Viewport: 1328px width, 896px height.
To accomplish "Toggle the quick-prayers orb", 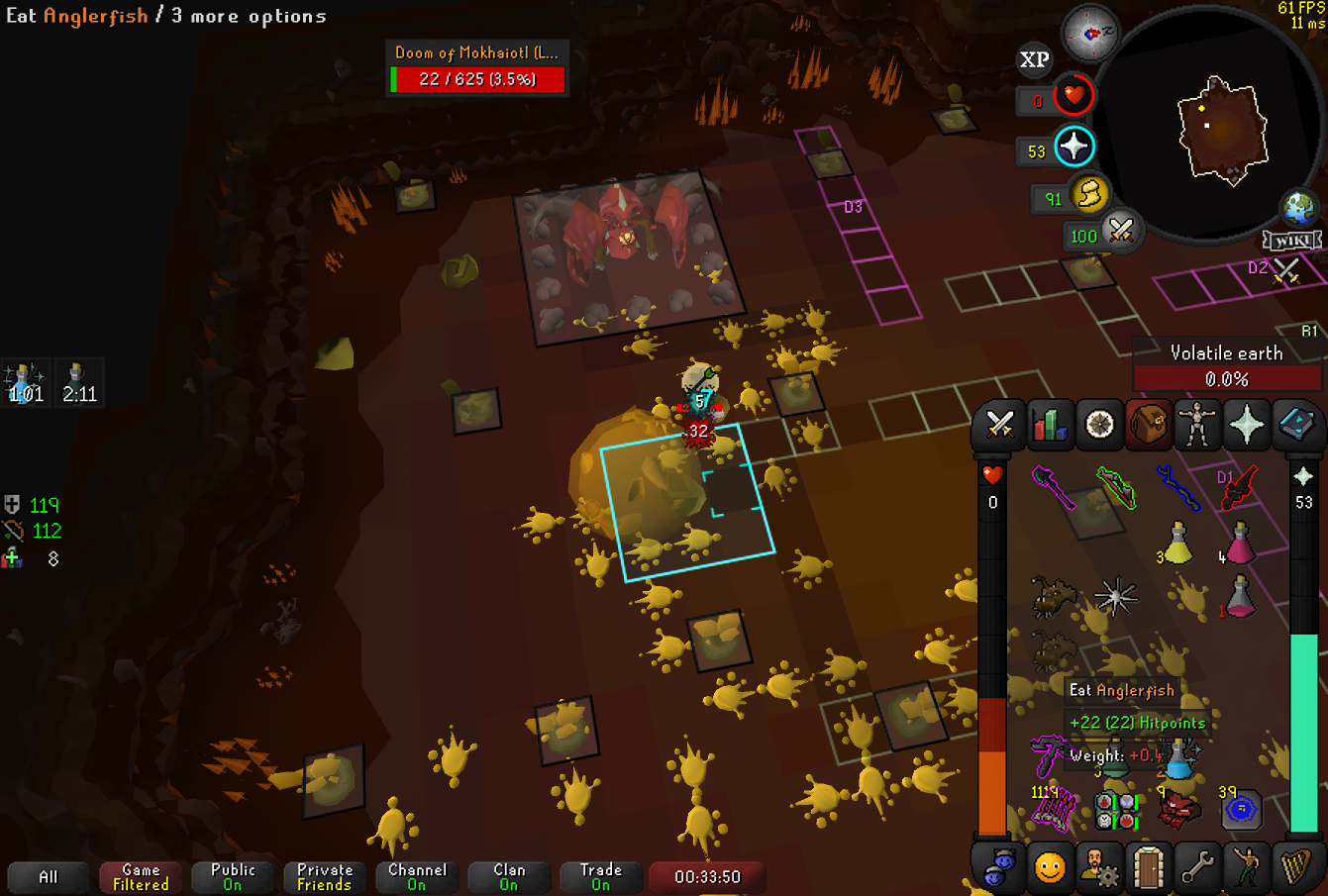I will (x=1073, y=148).
